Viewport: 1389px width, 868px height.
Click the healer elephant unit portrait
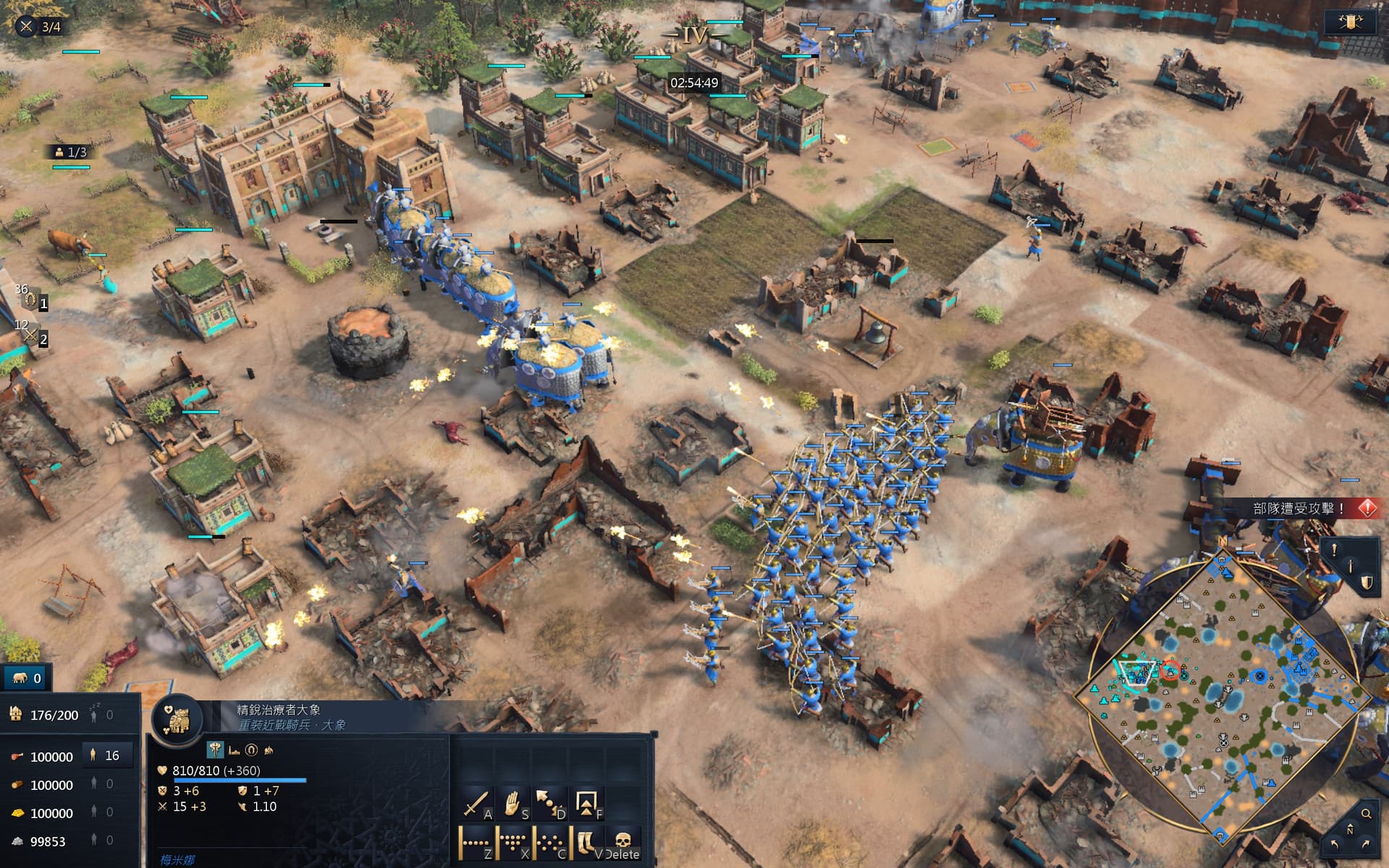click(177, 719)
